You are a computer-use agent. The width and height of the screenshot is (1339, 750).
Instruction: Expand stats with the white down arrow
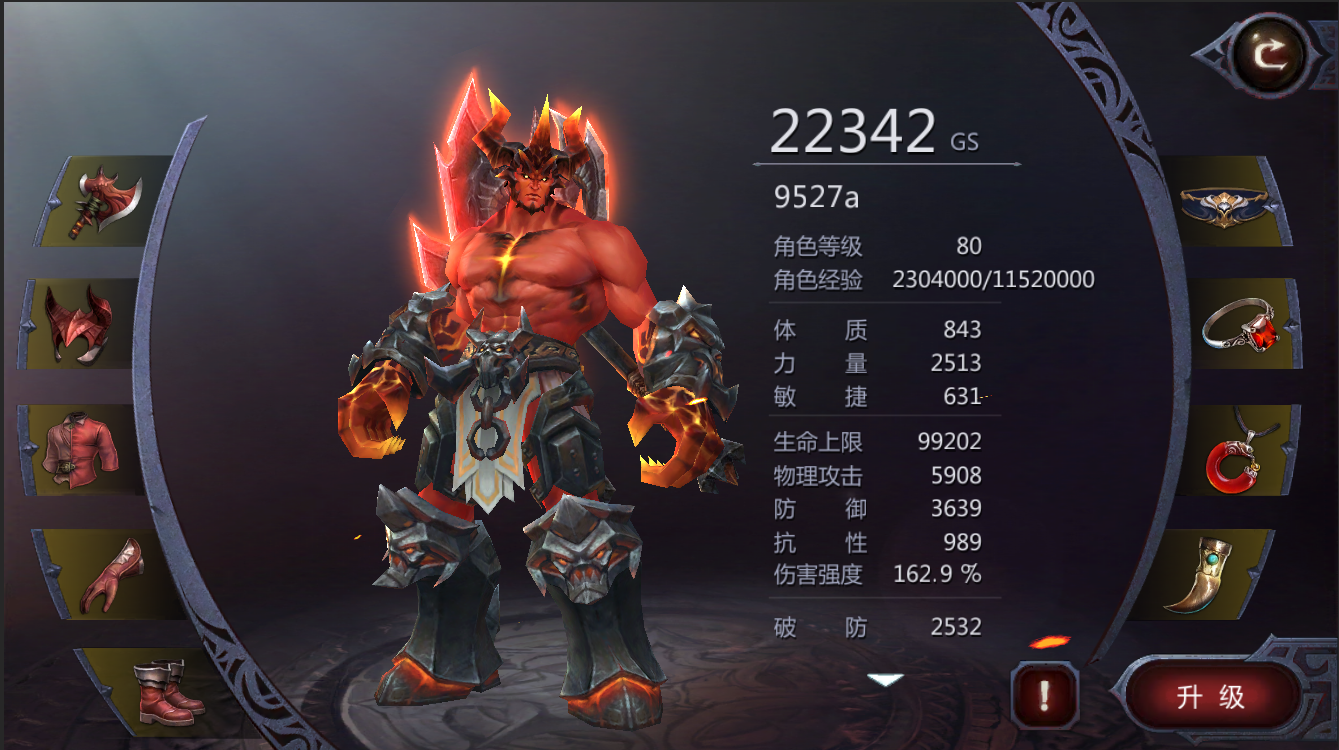[885, 680]
